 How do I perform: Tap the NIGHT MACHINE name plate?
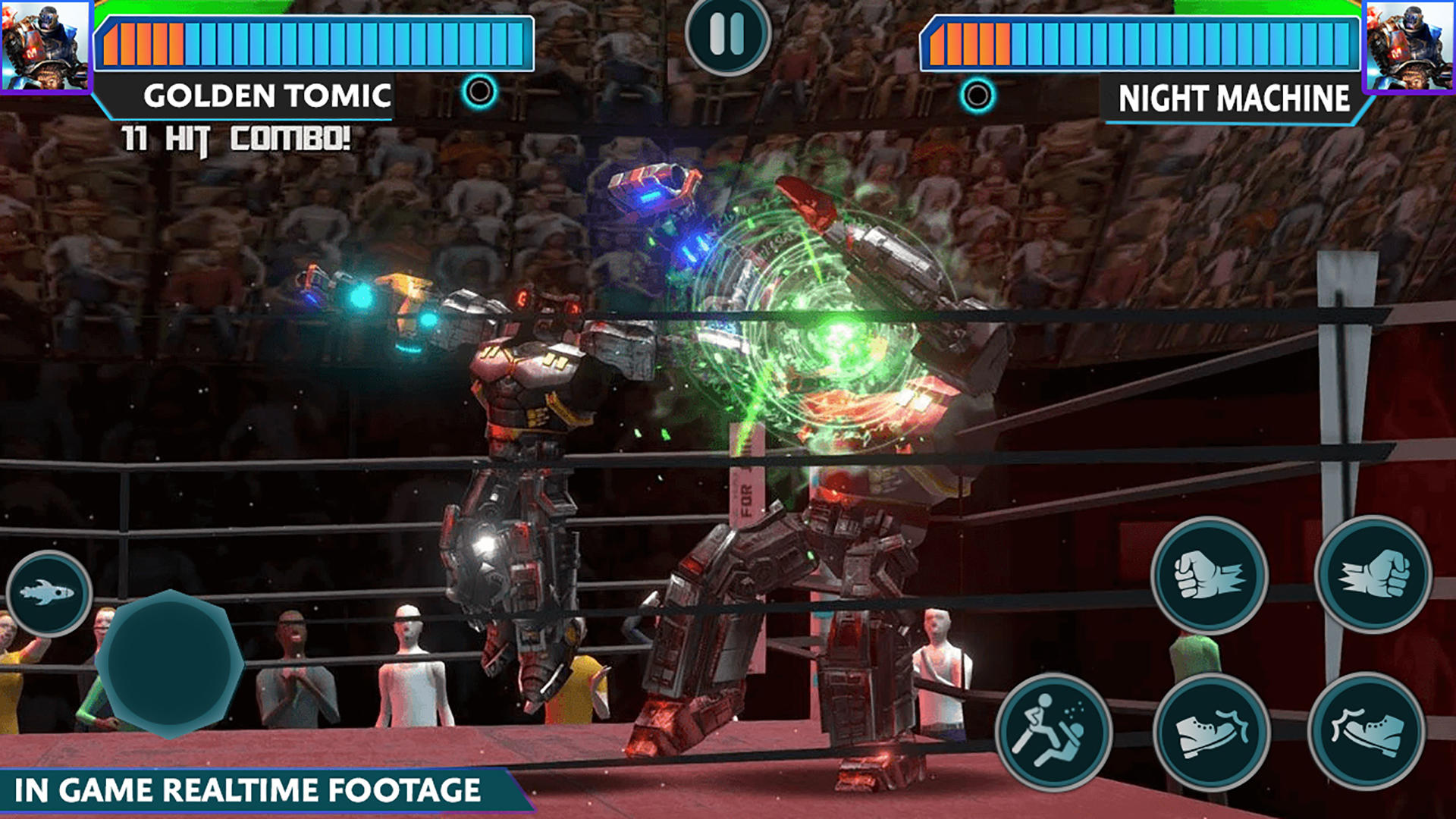click(1234, 97)
